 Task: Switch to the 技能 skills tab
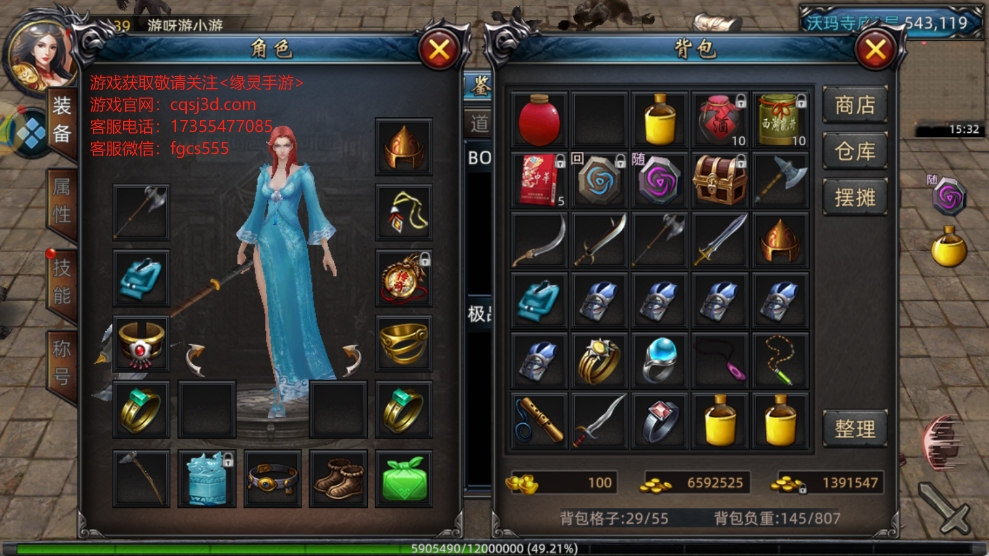coord(62,283)
